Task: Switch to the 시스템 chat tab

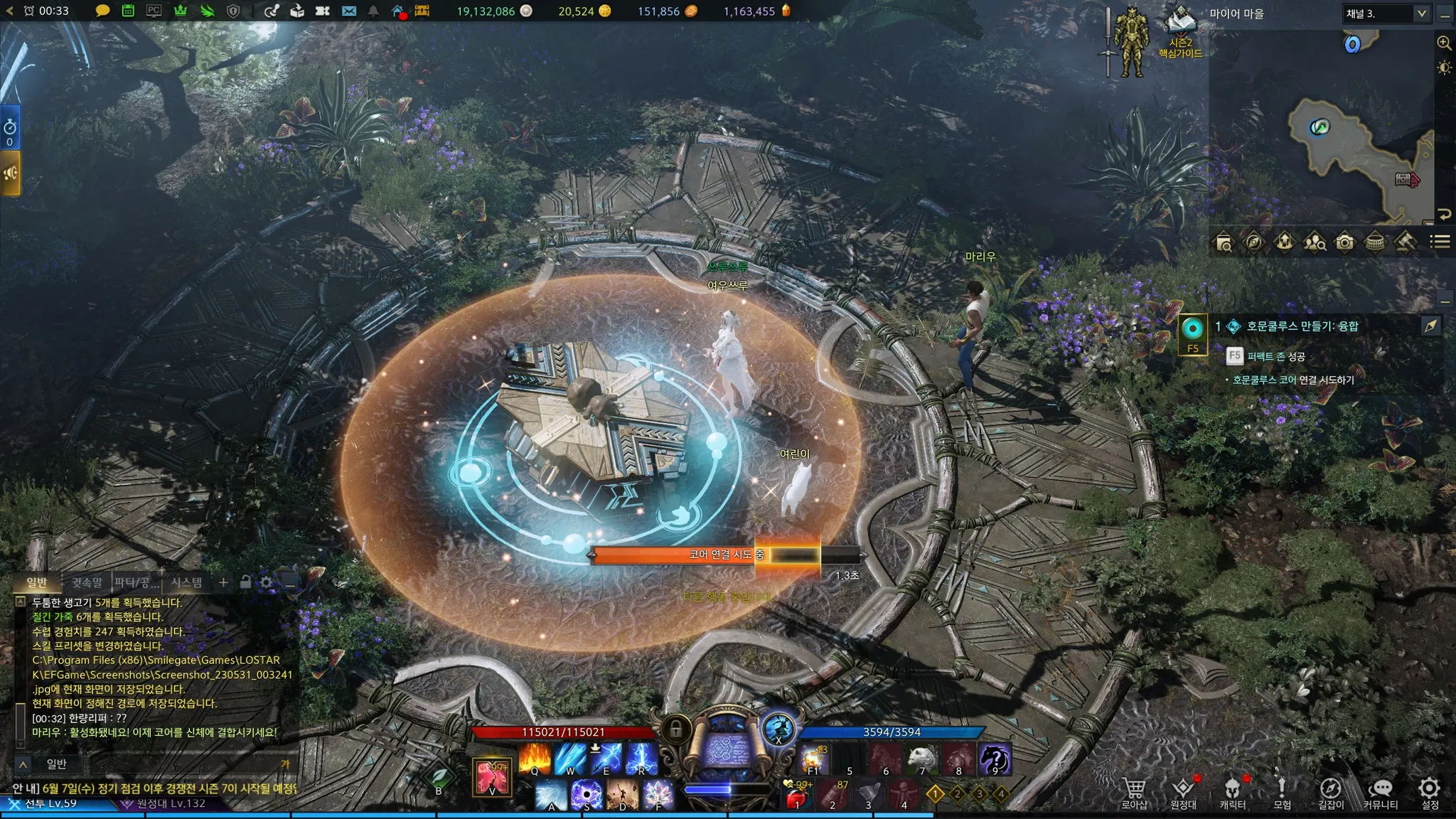Action: click(x=186, y=582)
